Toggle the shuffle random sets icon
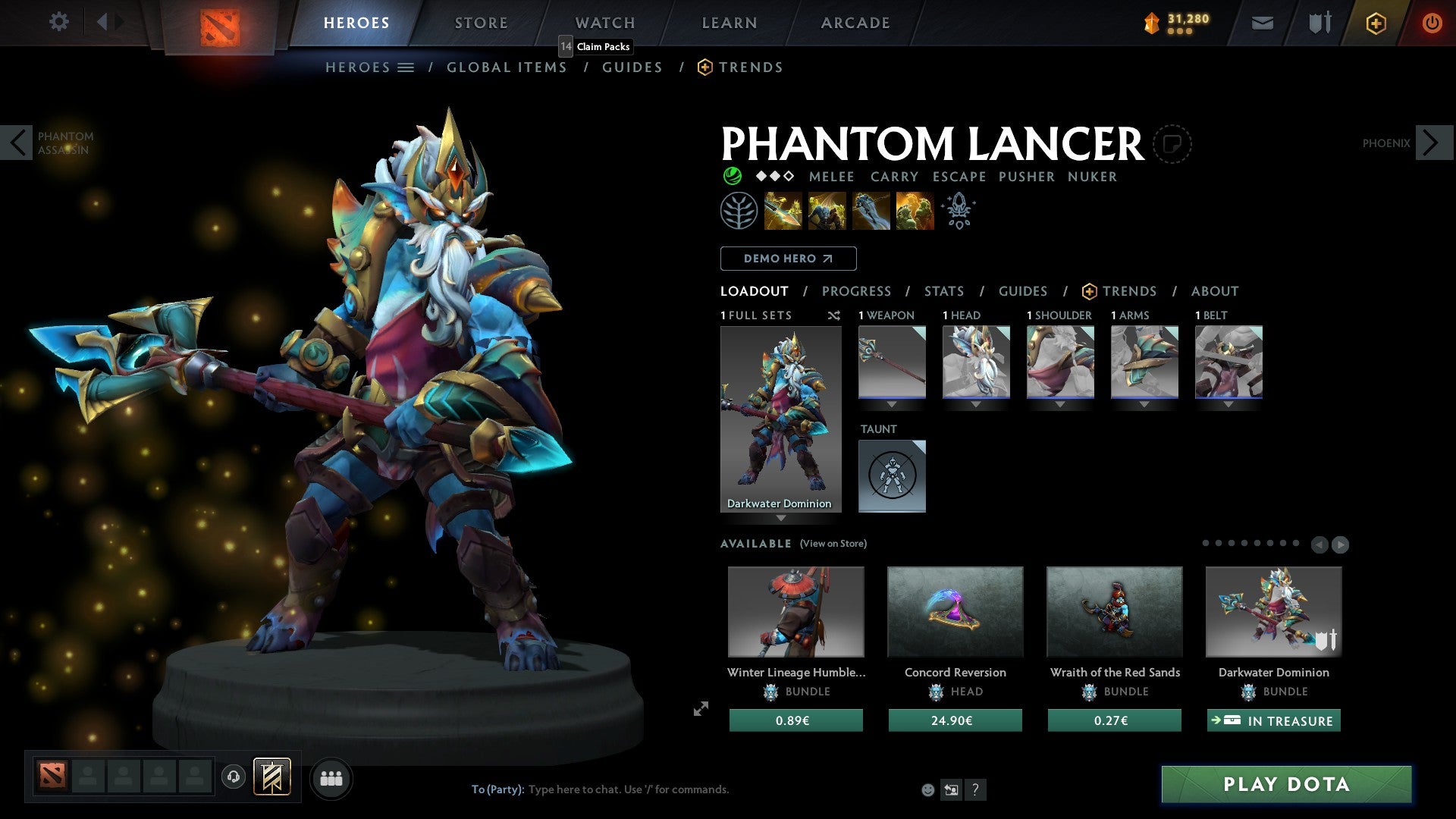 pos(833,316)
